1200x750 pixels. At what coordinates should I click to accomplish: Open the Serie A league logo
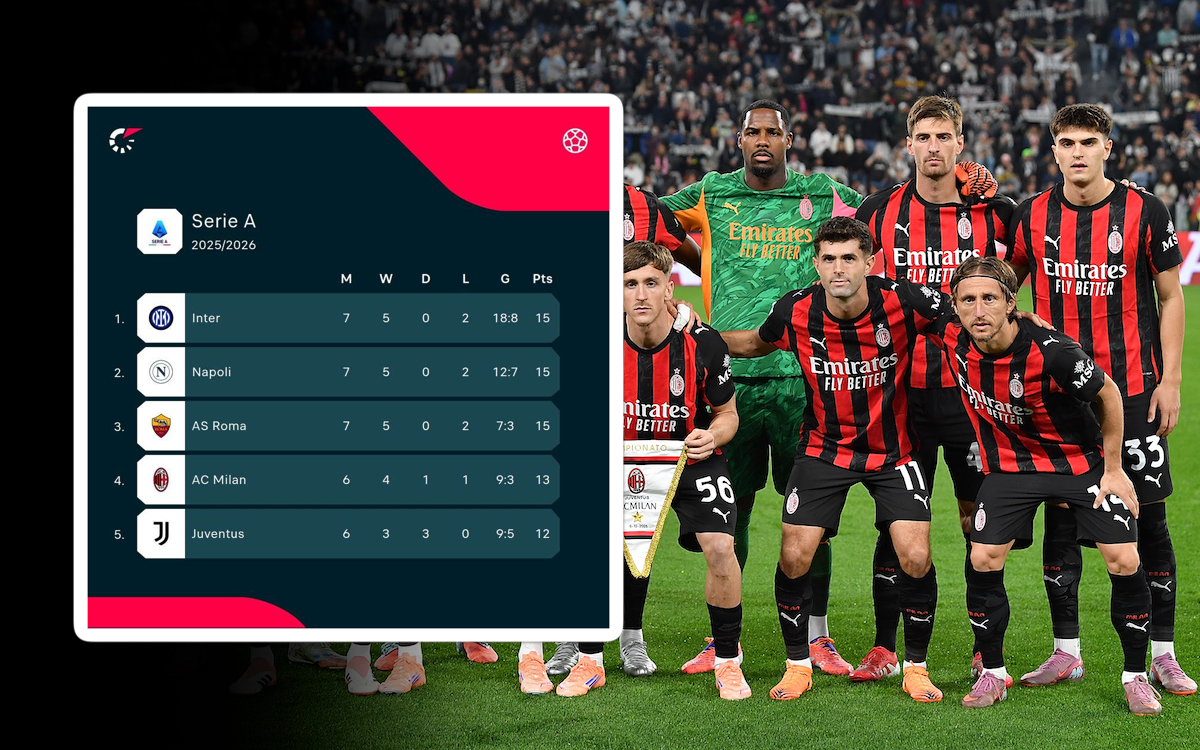[x=160, y=231]
